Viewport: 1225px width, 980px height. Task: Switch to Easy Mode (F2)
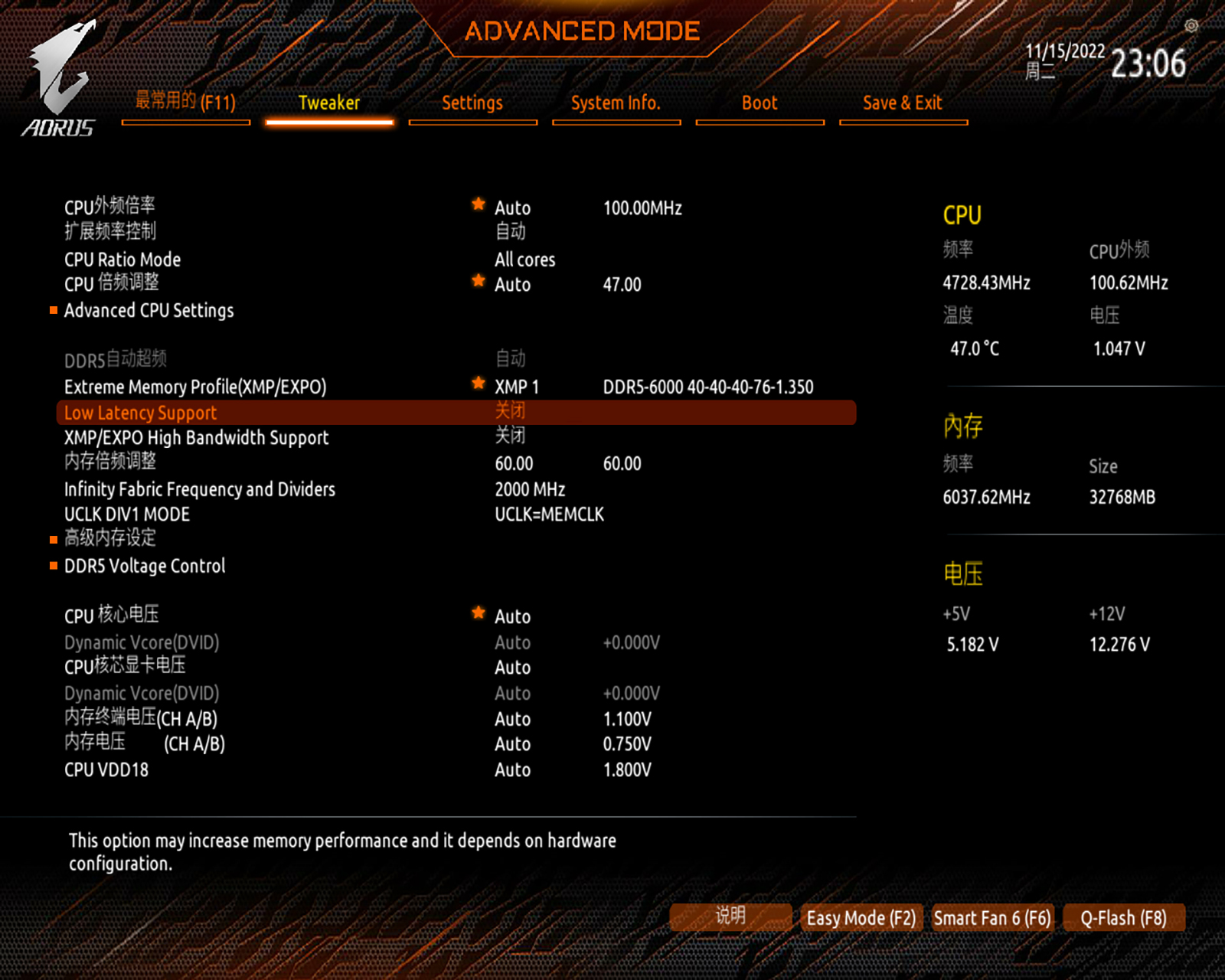[x=861, y=918]
